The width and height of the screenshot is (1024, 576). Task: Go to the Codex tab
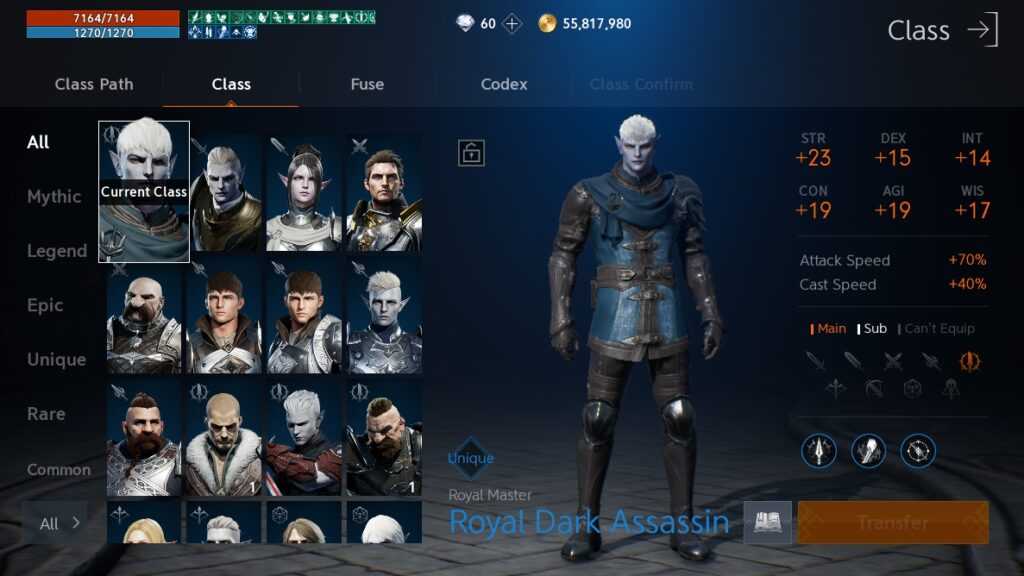pyautogui.click(x=504, y=84)
